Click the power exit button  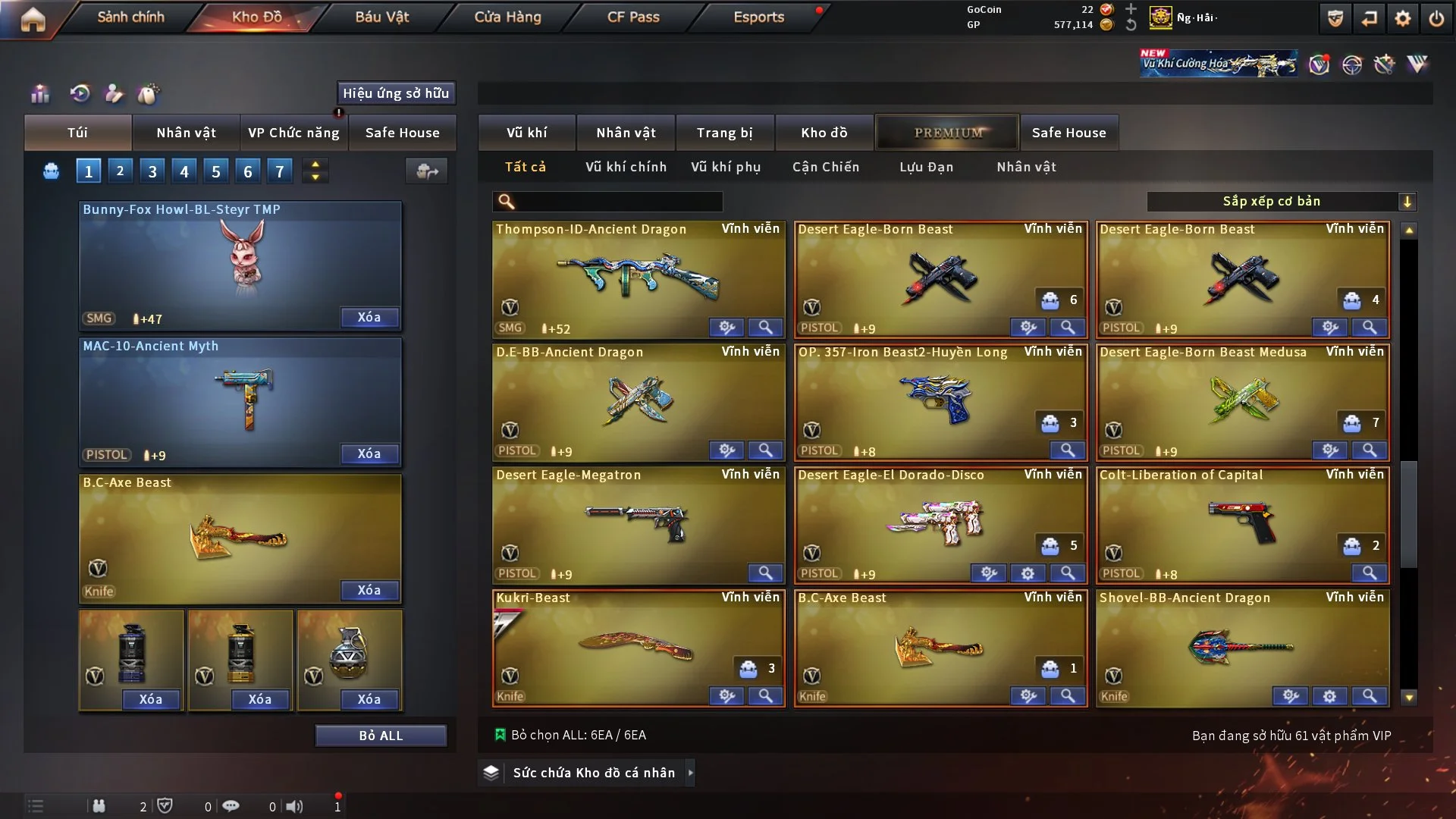[1436, 18]
